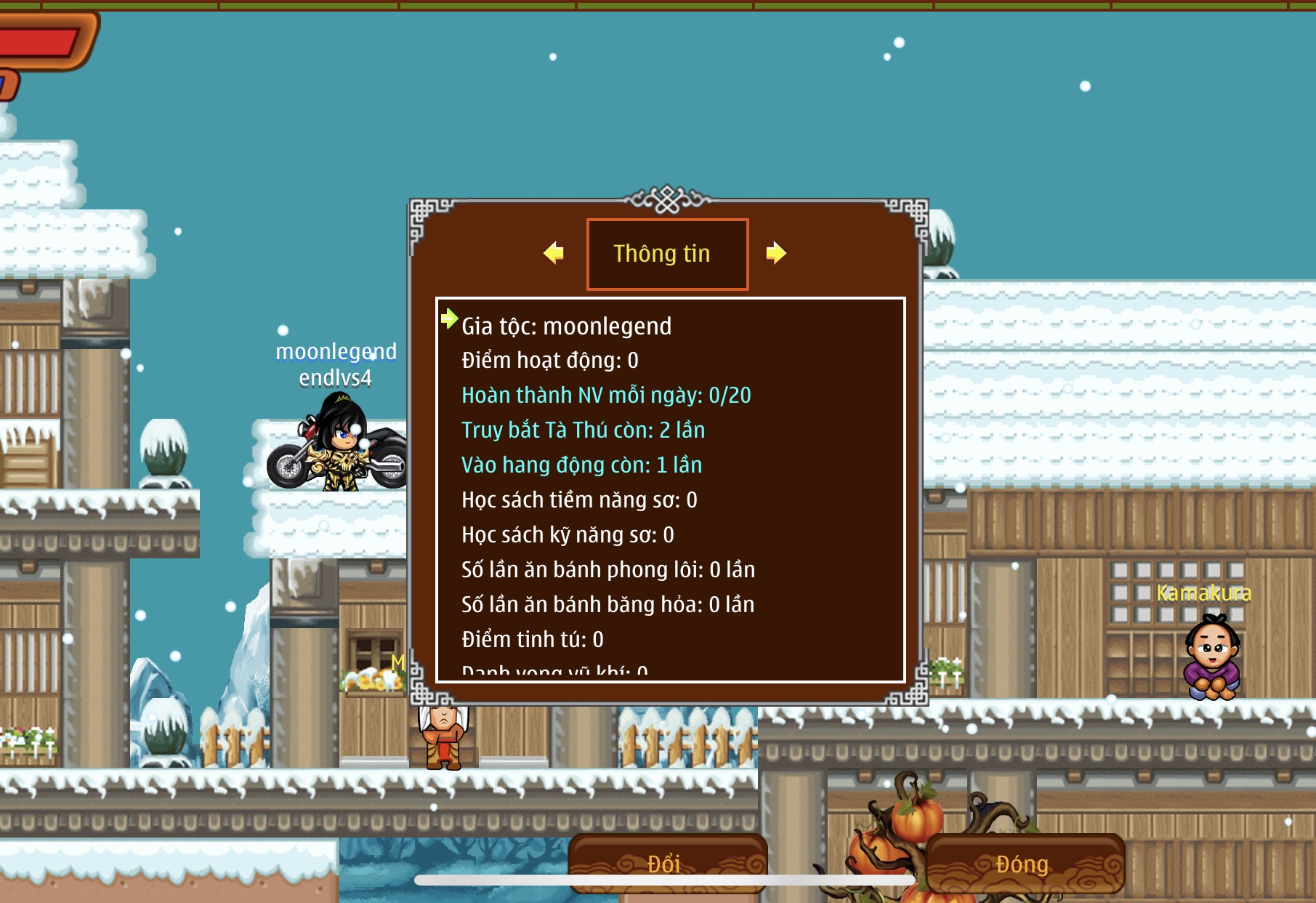Choose the bánh phong lôi count row
This screenshot has height=903, width=1316.
point(608,570)
